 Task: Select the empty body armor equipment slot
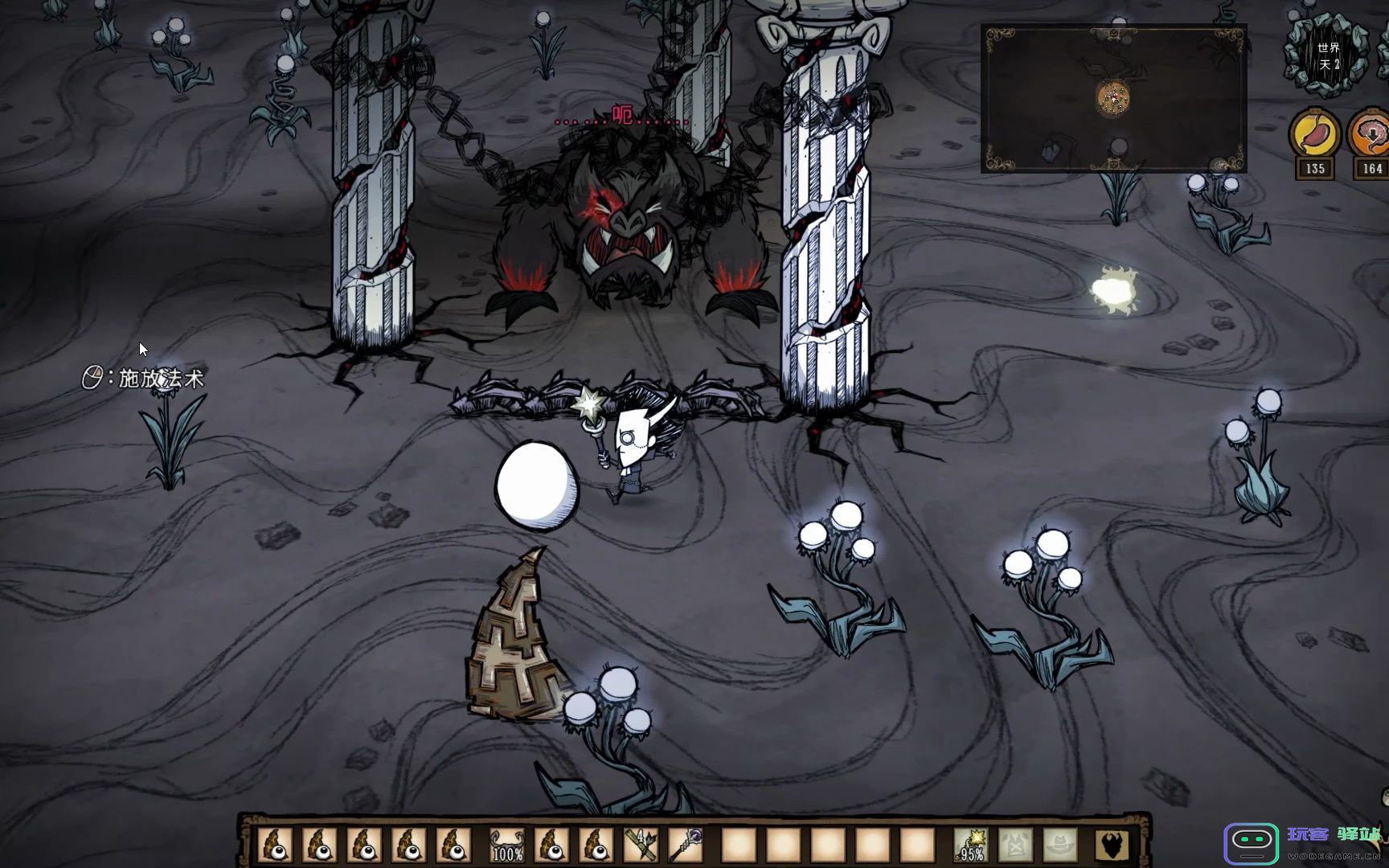click(x=1015, y=845)
